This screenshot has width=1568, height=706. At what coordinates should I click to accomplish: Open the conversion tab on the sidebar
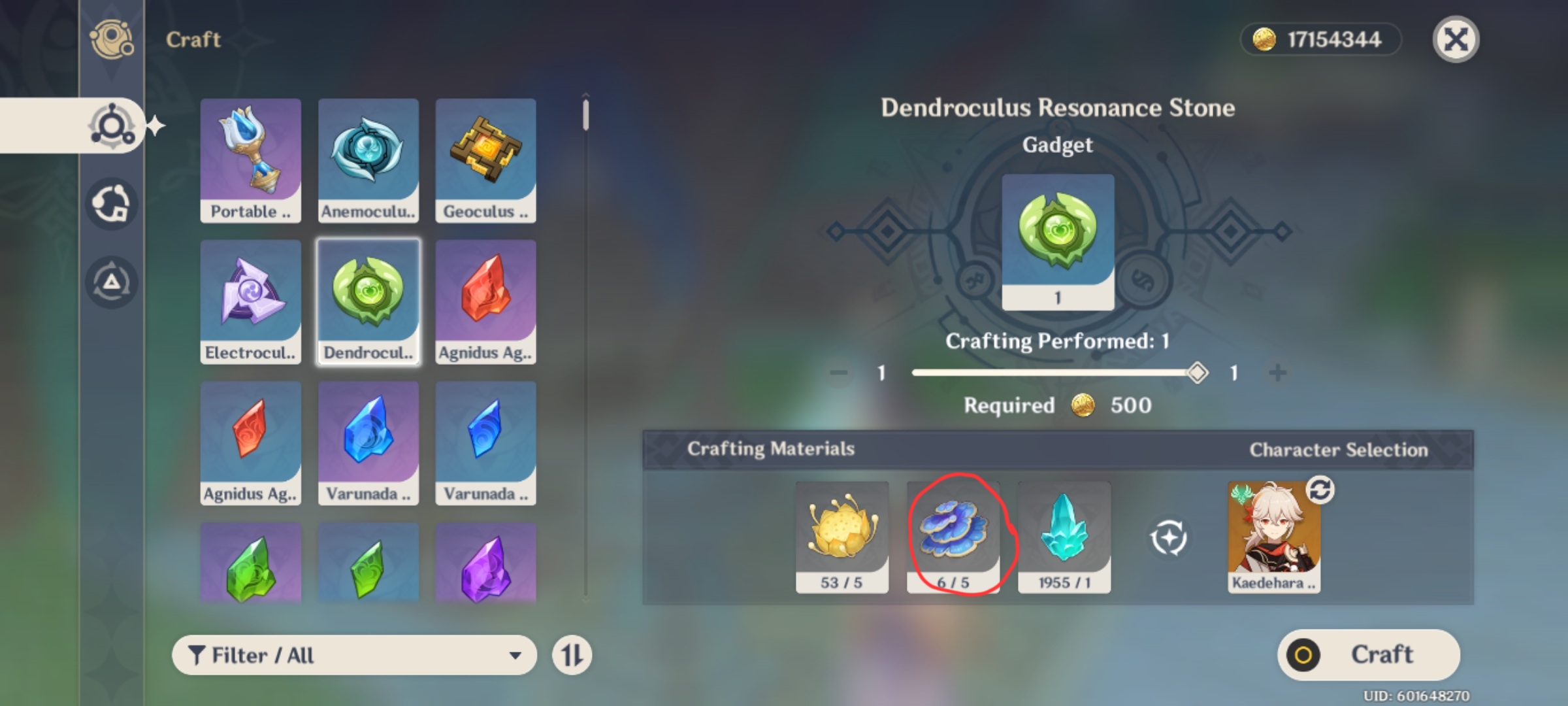tap(112, 203)
